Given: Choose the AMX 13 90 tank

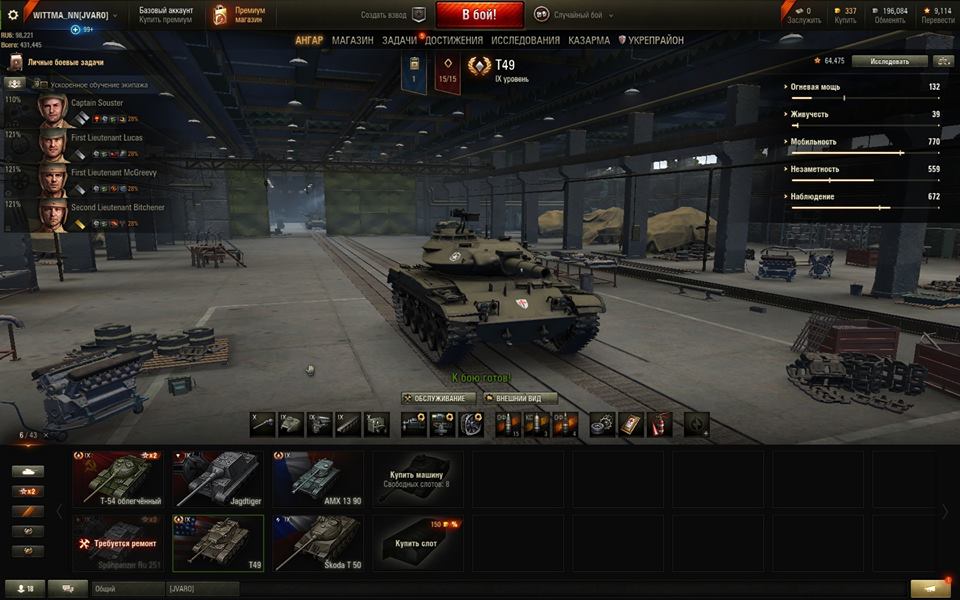Looking at the screenshot, I should [x=317, y=479].
